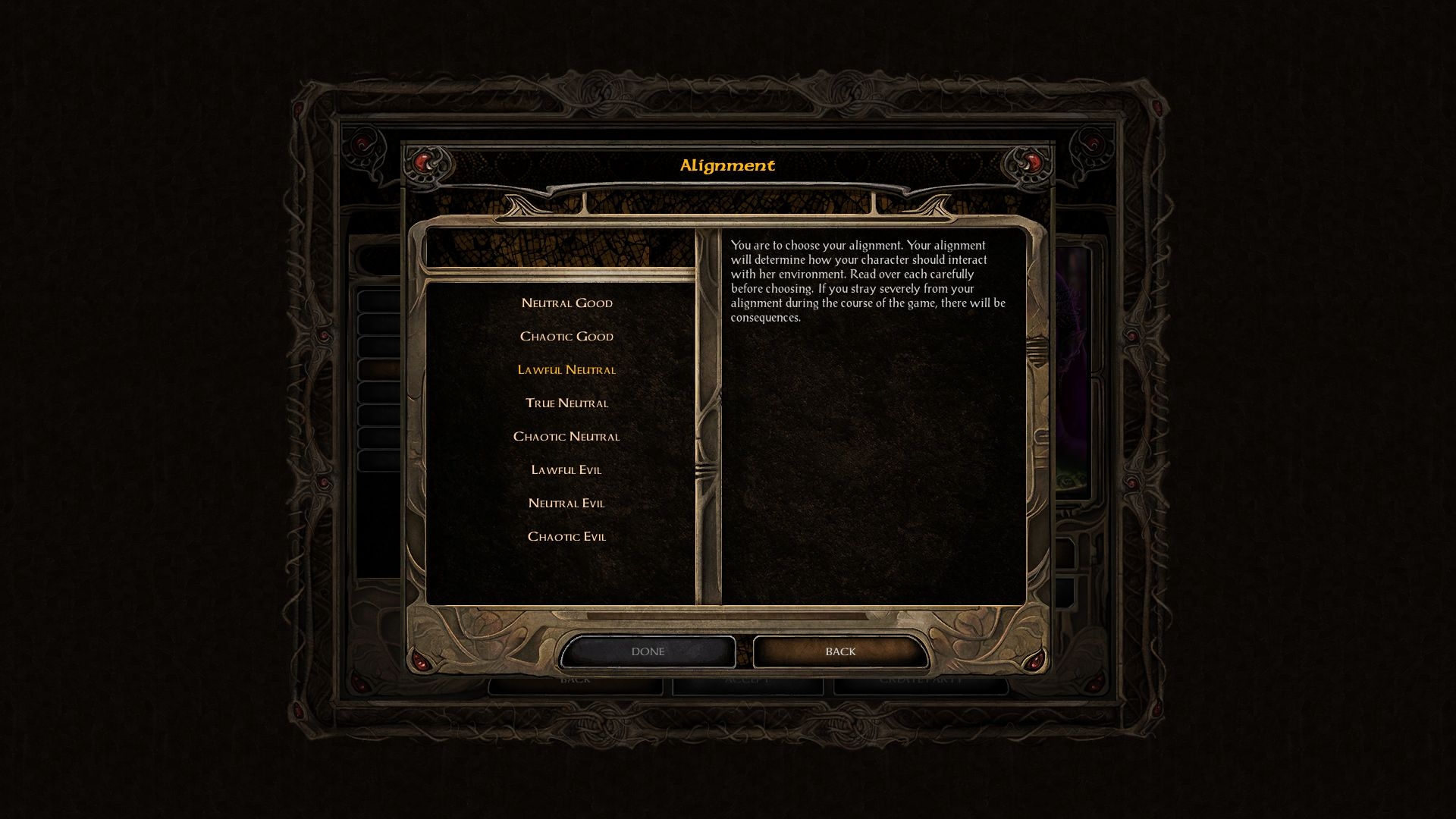Pick the Lawful Neutral alignment
The image size is (1456, 819).
pos(566,370)
